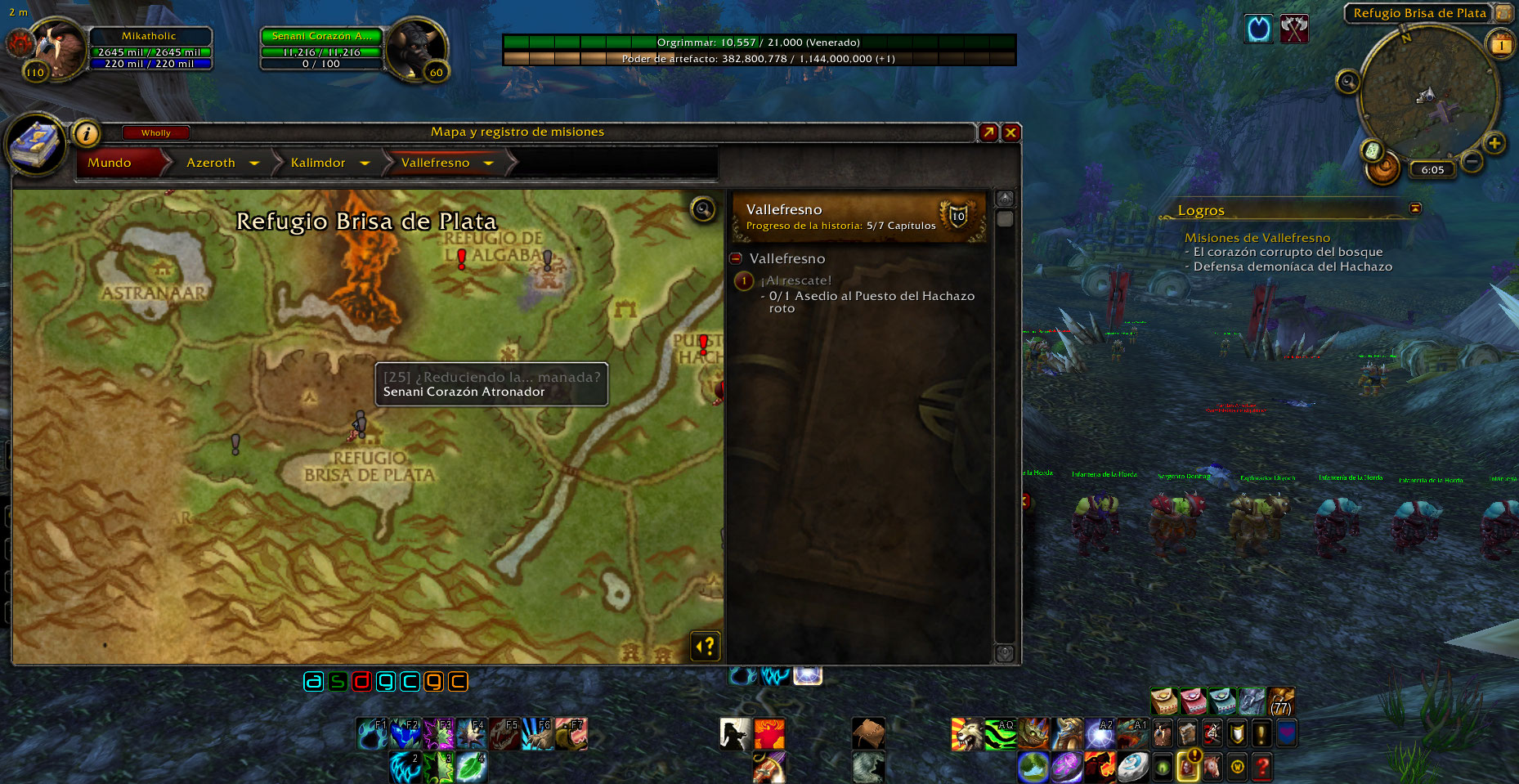Screen dimensions: 1519x784
Task: Click the magnifier button on the map
Action: tap(703, 210)
